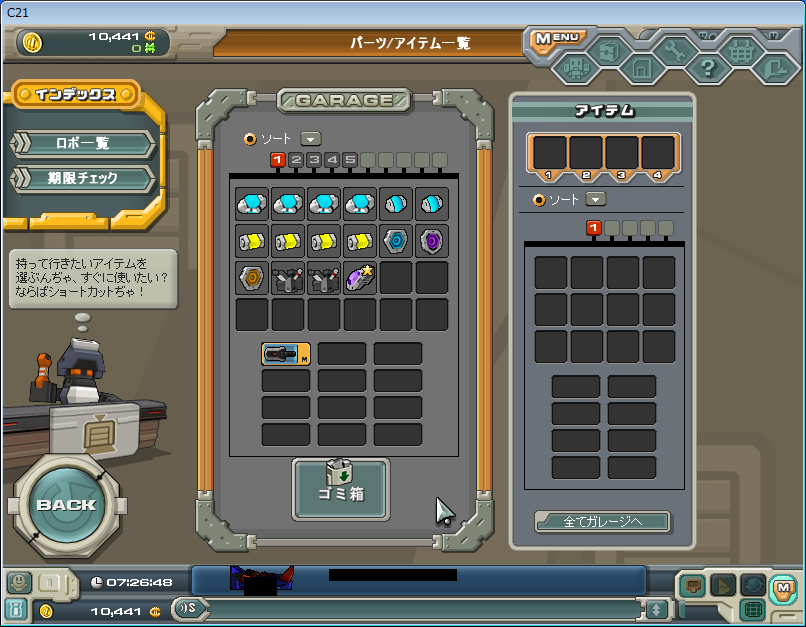Switch to garage page 2 tab

tap(296, 160)
